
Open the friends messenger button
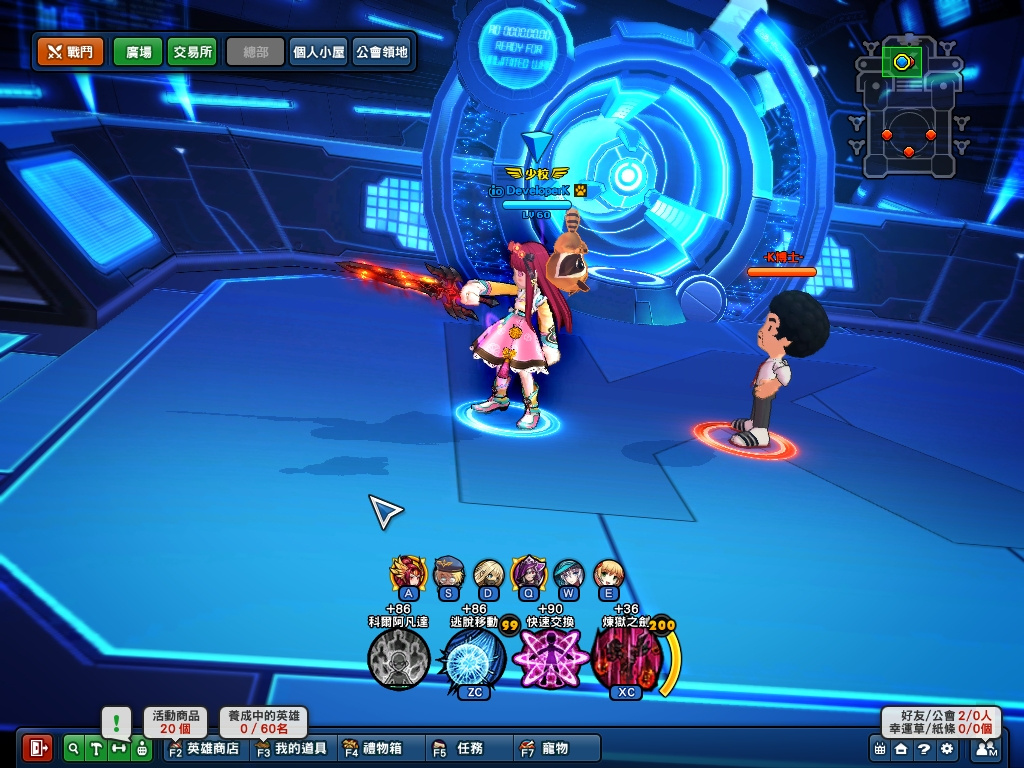pos(986,748)
